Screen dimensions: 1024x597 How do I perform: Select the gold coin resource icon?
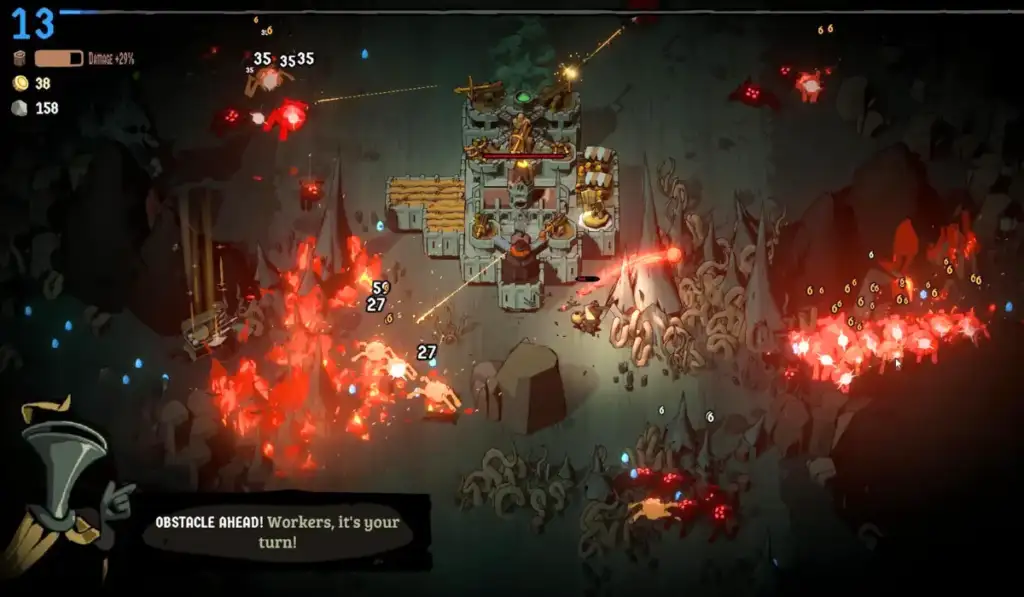click(20, 83)
